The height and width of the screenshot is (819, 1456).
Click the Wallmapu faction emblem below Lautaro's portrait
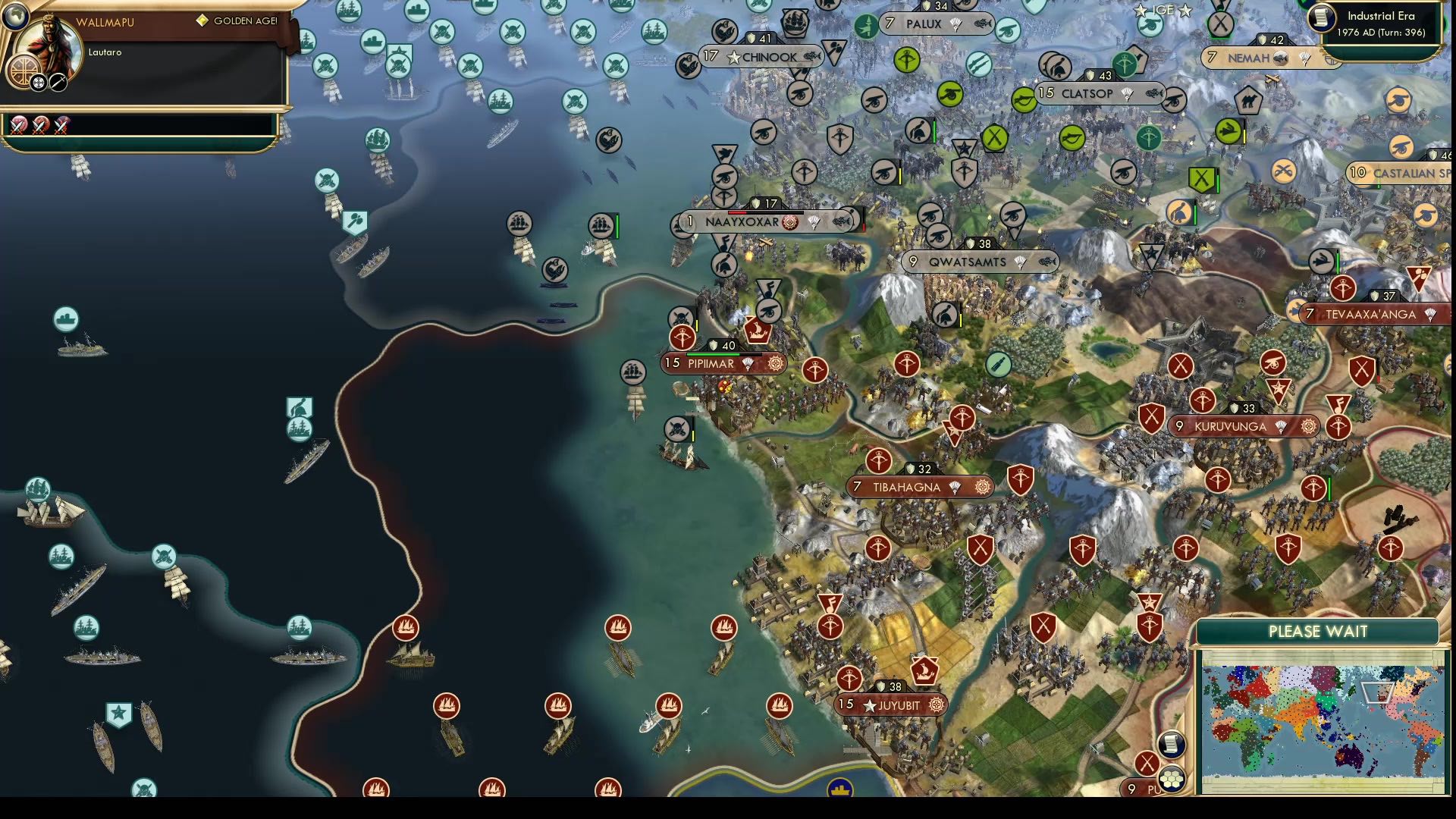(24, 71)
